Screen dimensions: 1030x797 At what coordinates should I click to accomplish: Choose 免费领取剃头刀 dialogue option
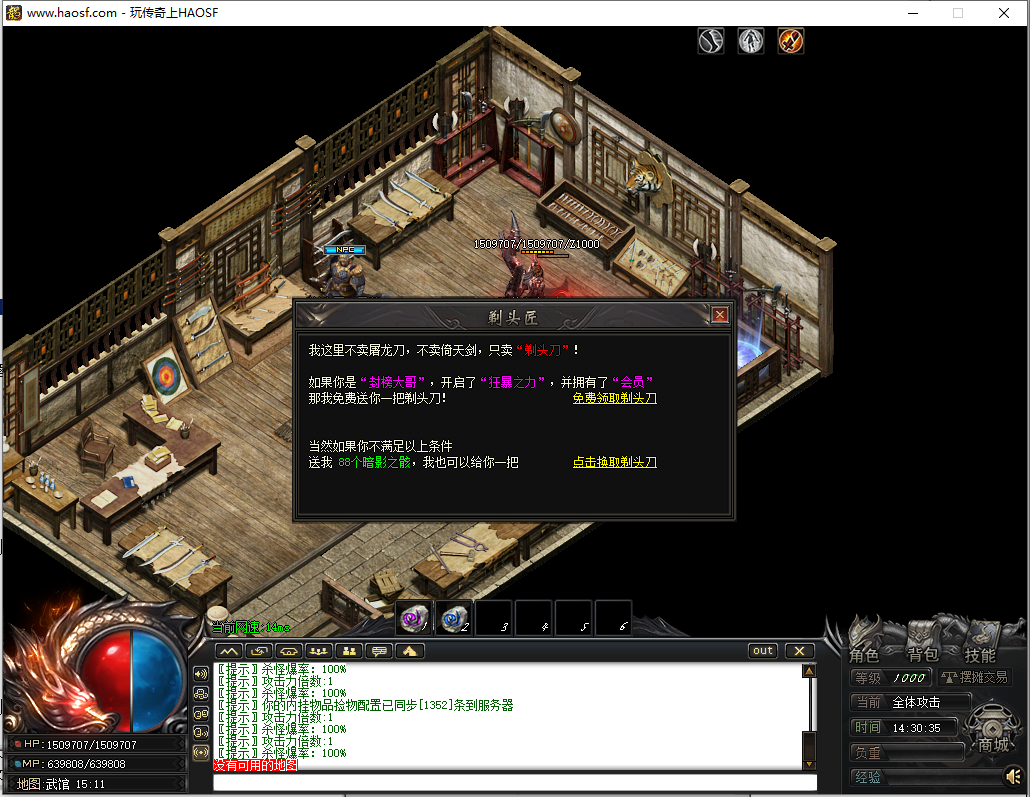614,398
